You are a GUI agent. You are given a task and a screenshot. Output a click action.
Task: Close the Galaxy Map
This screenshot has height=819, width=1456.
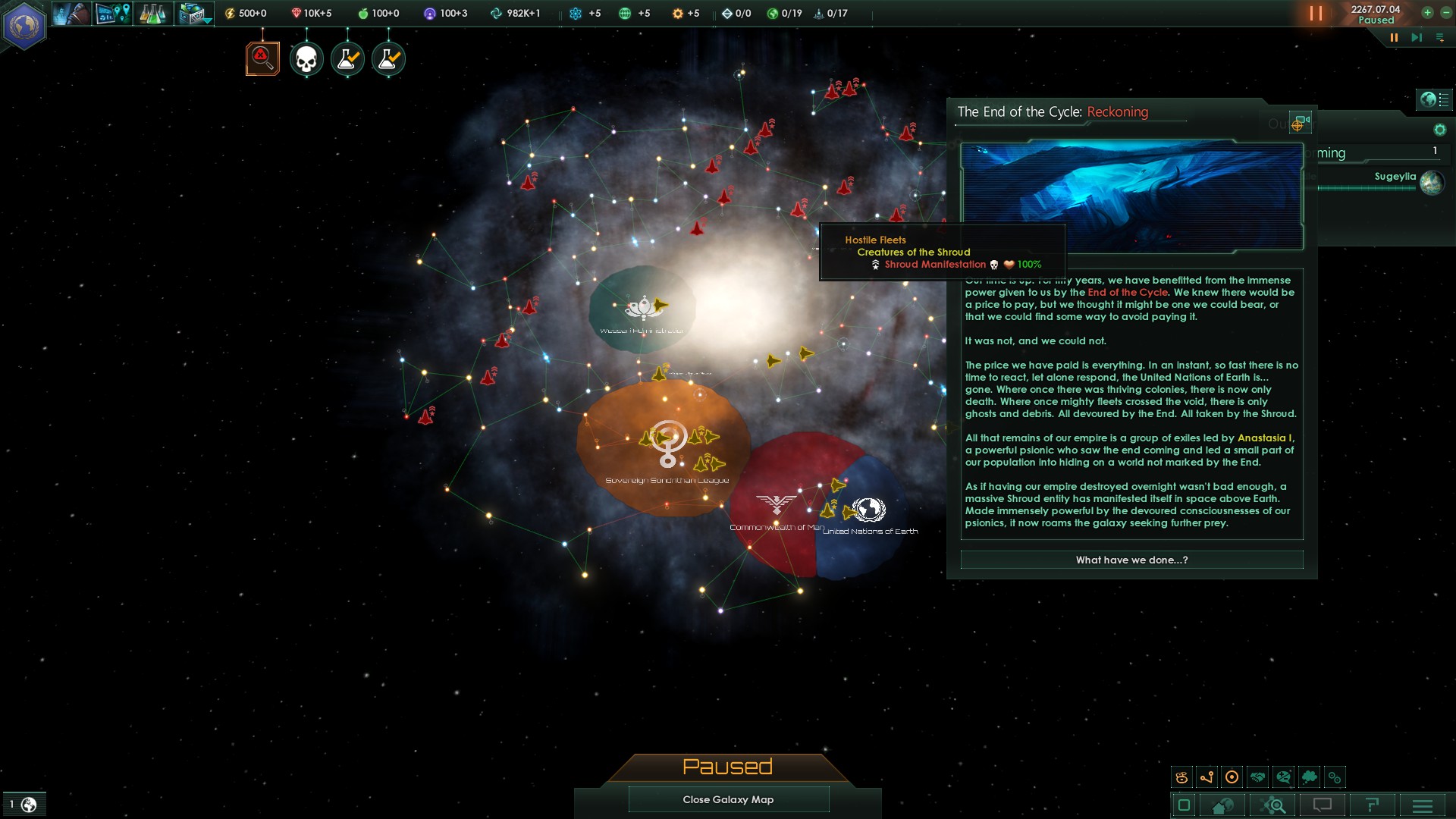(x=728, y=799)
